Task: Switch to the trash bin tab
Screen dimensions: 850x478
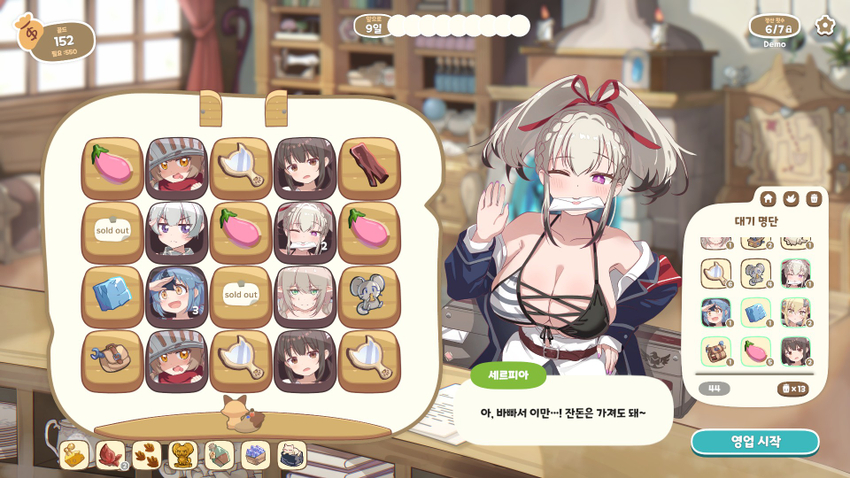Action: click(x=814, y=198)
